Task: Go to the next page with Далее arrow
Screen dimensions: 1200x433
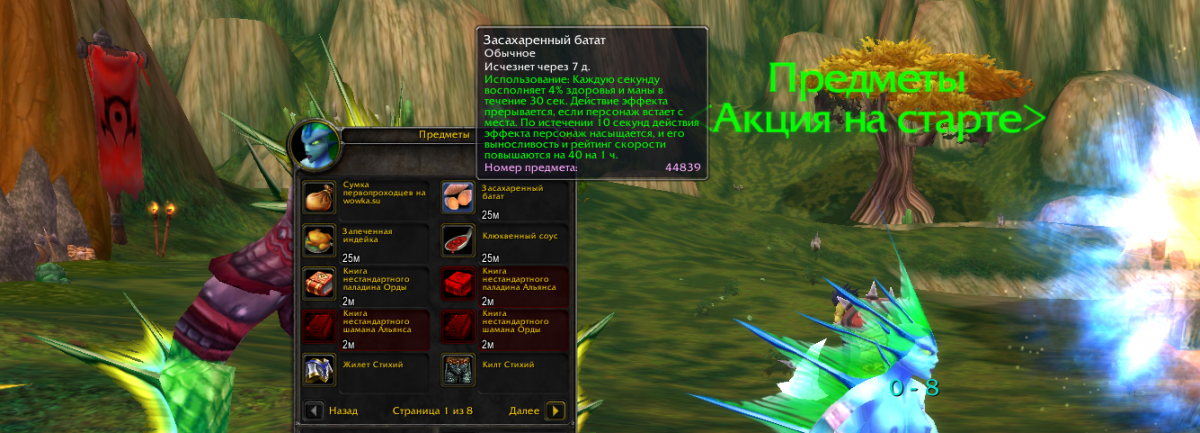Action: [x=556, y=410]
